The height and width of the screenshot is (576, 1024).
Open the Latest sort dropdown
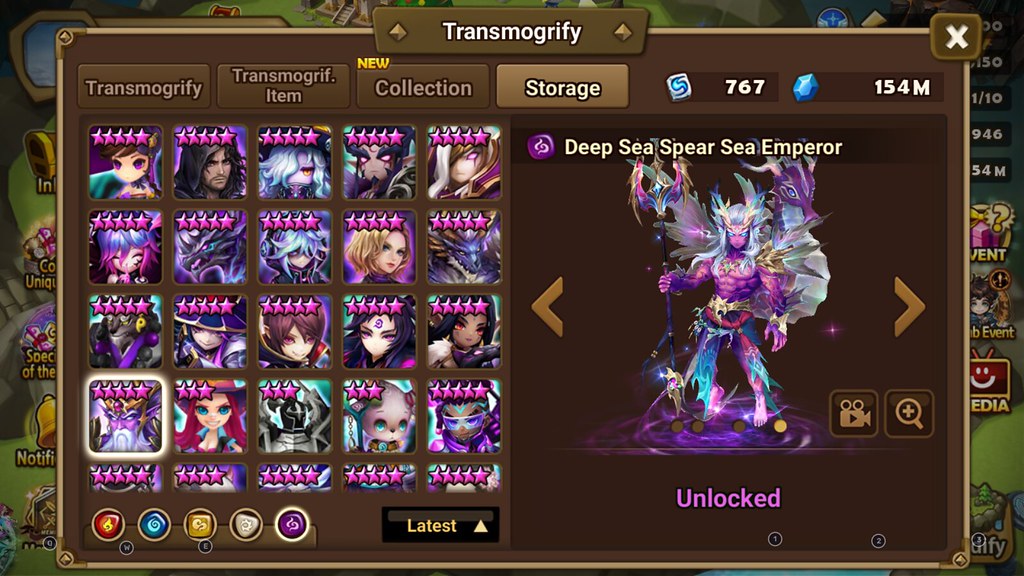[x=440, y=525]
